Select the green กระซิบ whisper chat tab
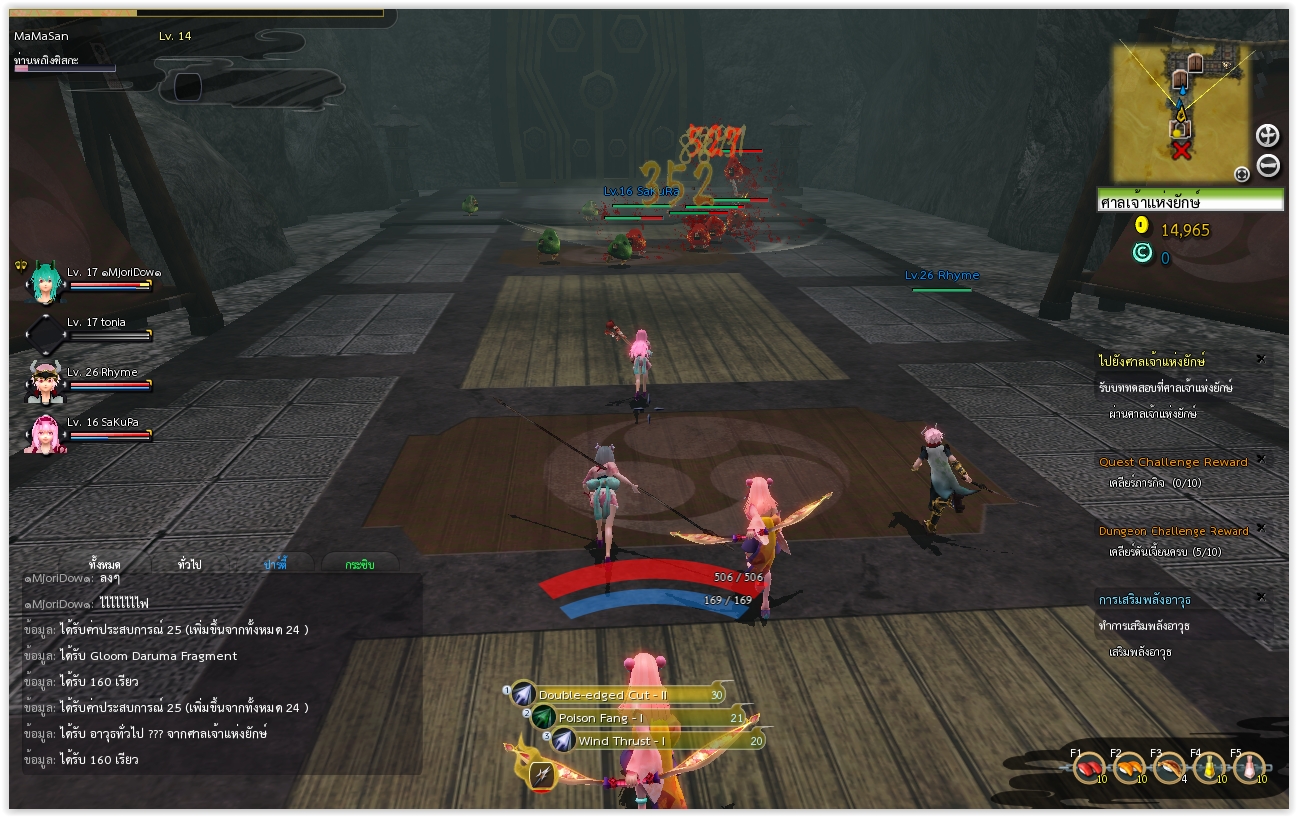Image resolution: width=1297 pixels, height=817 pixels. 360,565
